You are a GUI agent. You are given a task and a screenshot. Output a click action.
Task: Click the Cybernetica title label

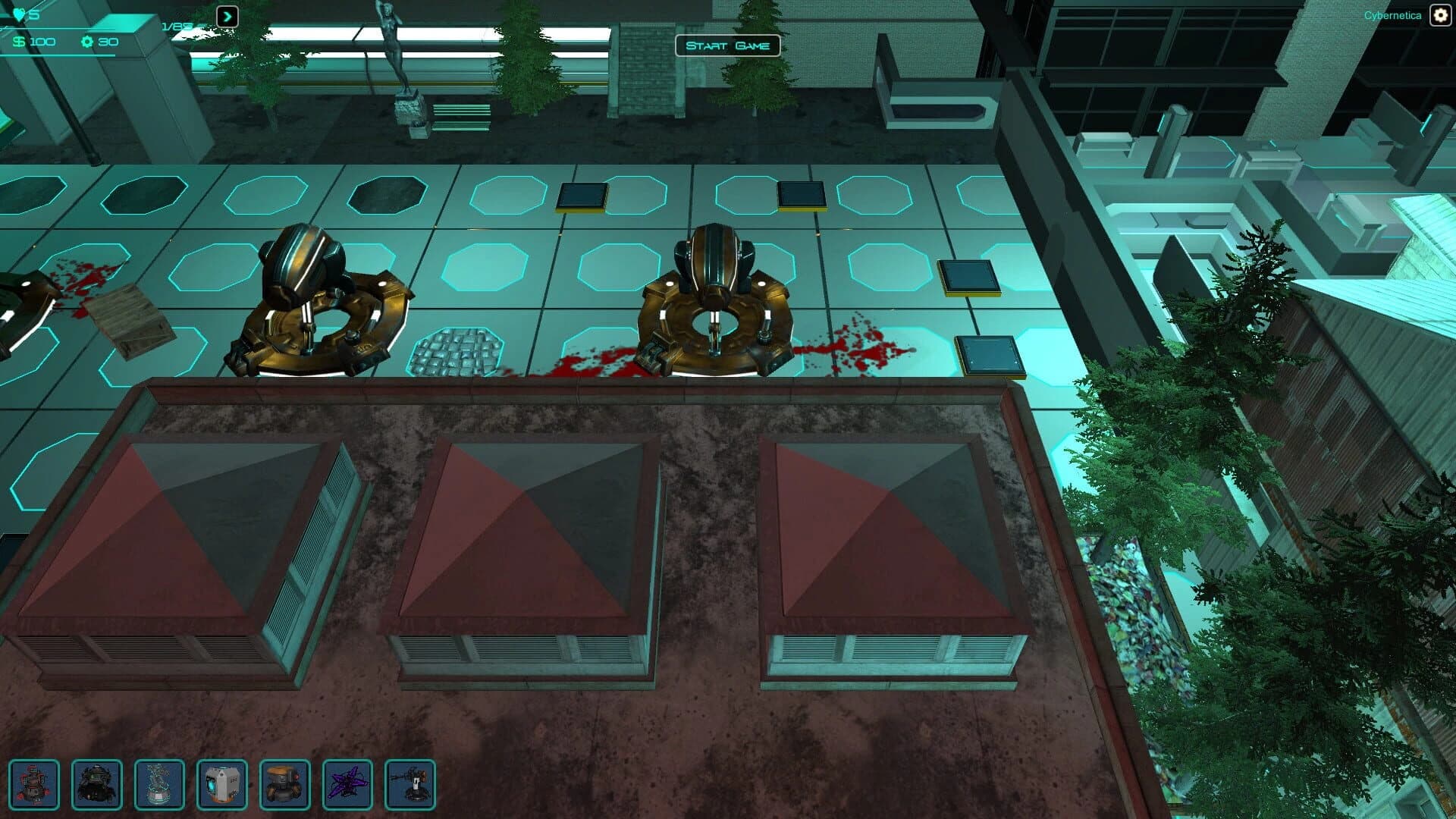tap(1393, 14)
